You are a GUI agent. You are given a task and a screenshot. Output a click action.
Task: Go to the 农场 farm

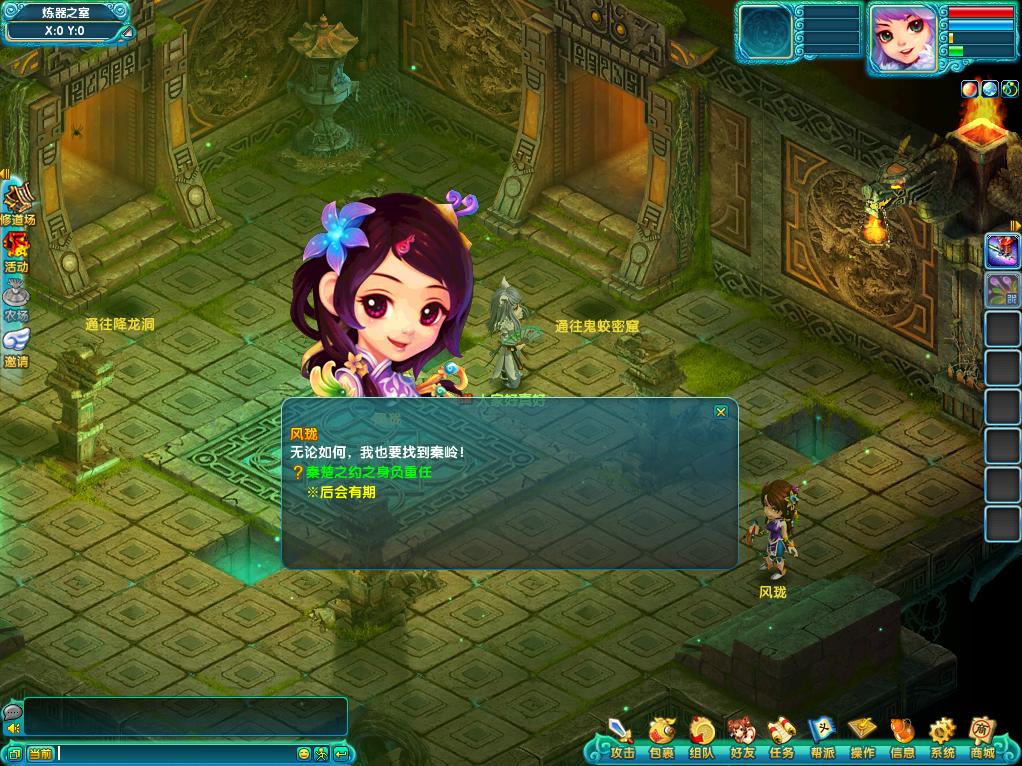(x=16, y=298)
